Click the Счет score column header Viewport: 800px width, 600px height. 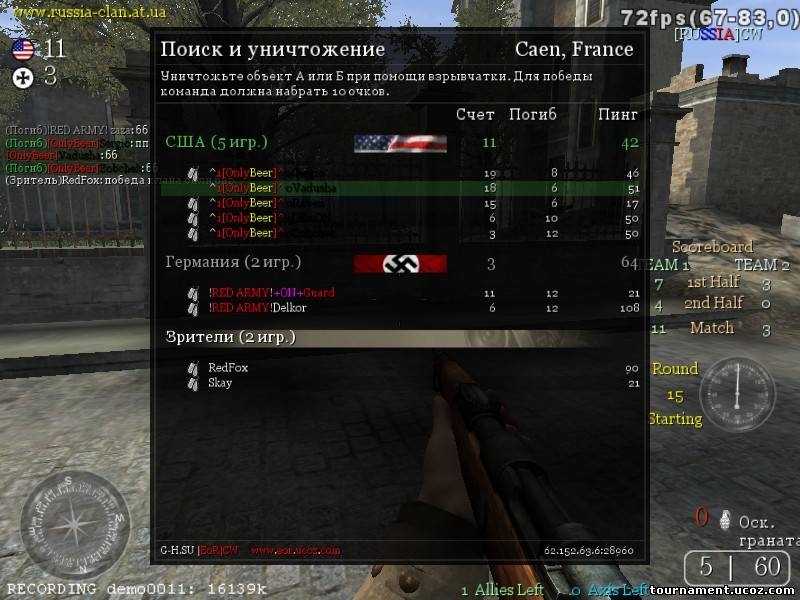click(475, 115)
